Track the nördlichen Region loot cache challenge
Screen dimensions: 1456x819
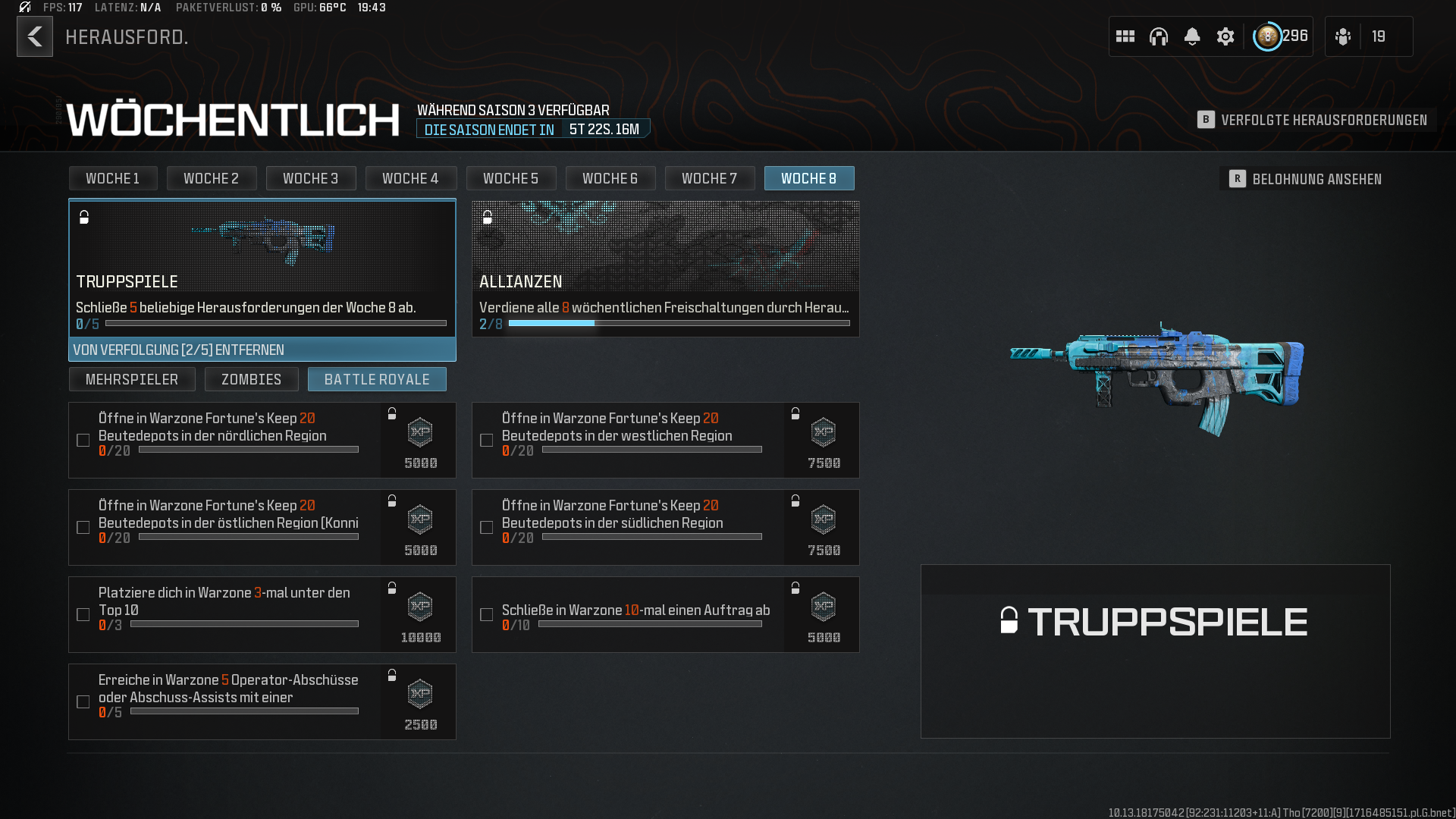83,440
